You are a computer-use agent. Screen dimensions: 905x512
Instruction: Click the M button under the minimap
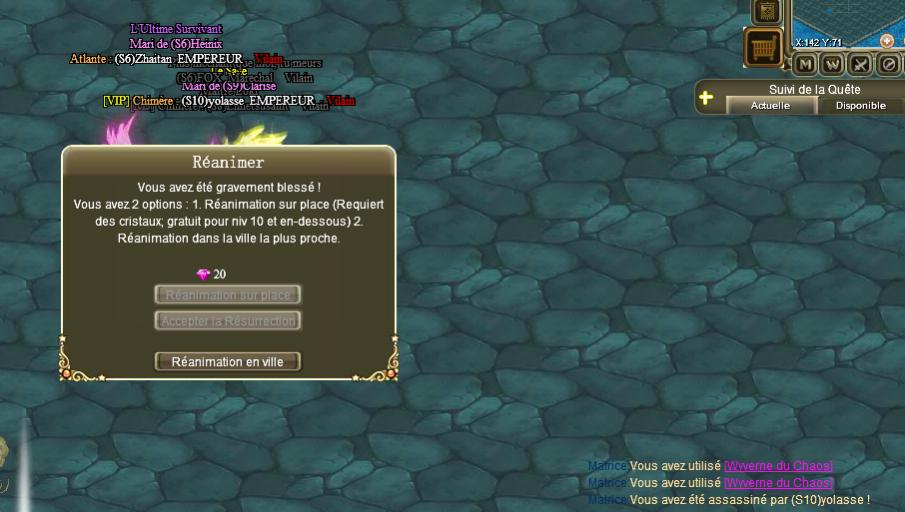(806, 65)
